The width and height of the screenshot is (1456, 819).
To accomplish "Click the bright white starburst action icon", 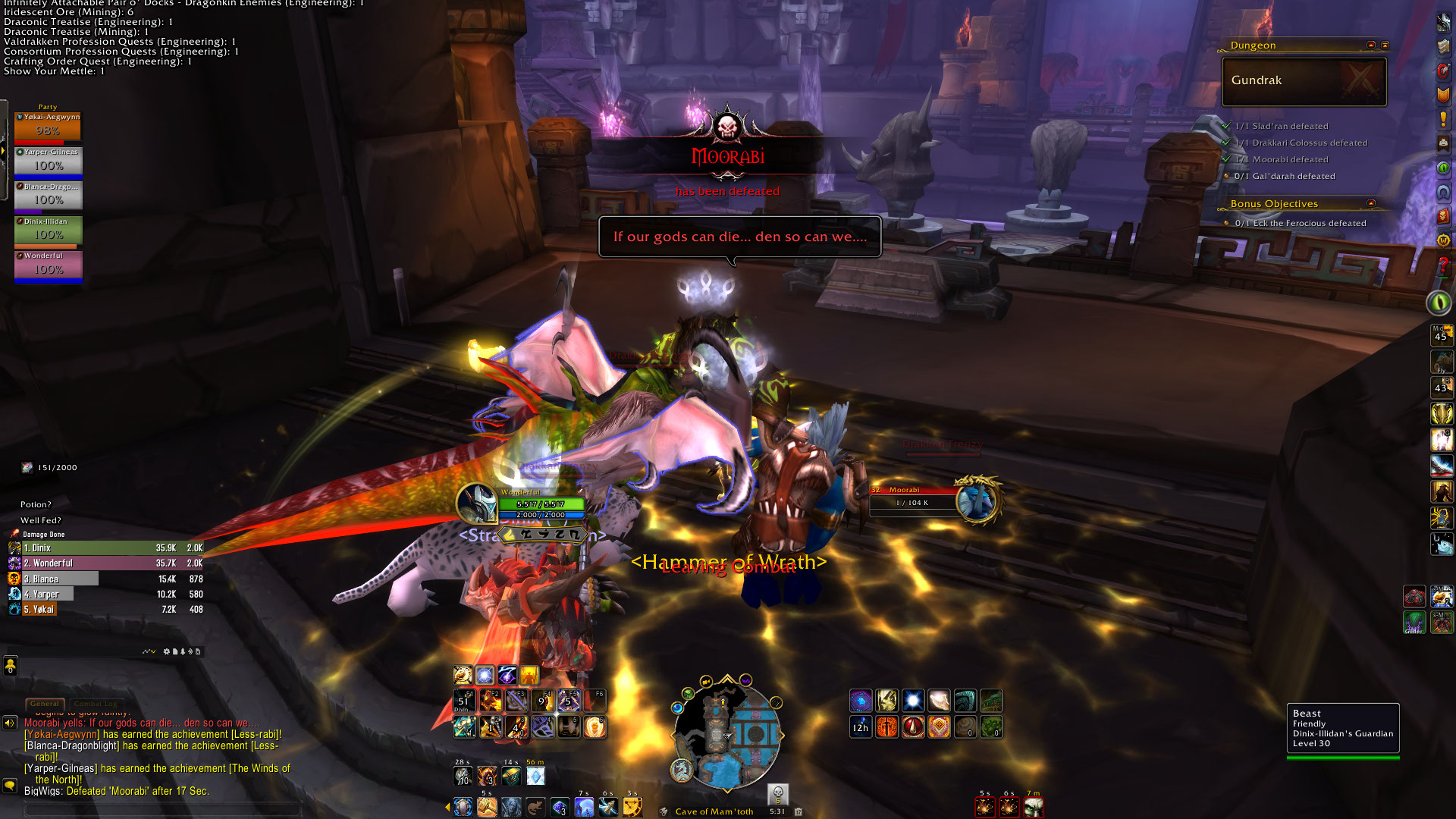I will 912,701.
